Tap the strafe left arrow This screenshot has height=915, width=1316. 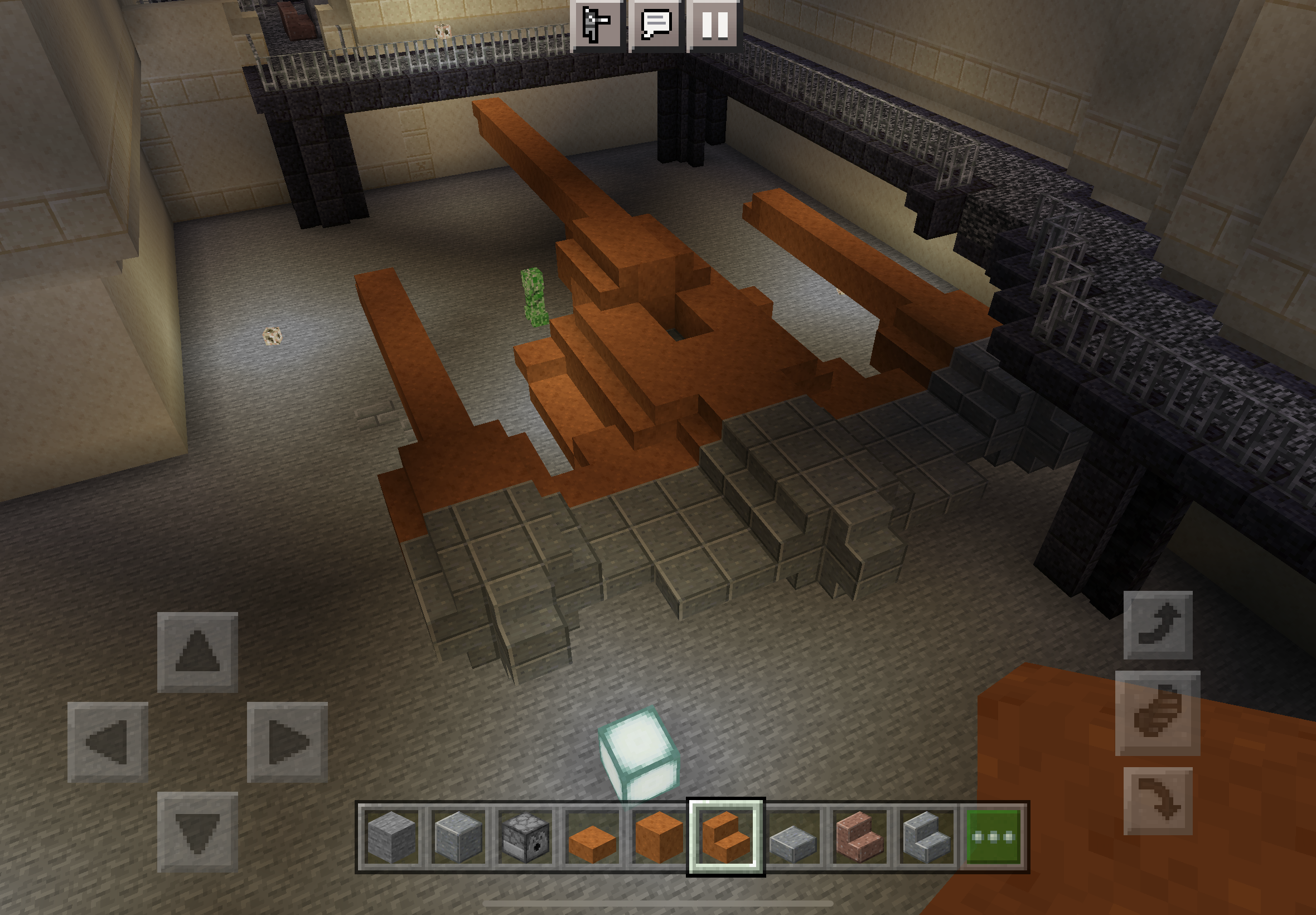point(108,742)
